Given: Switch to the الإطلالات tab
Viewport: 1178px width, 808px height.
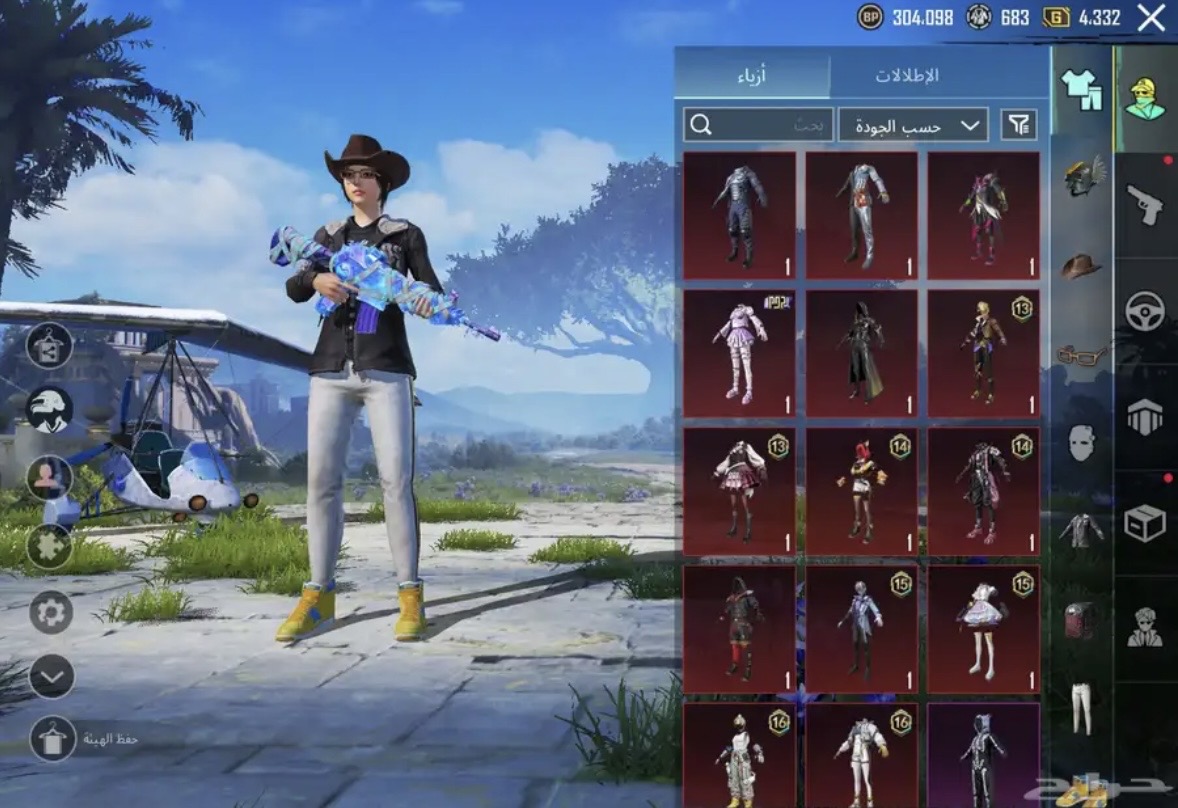Looking at the screenshot, I should [x=907, y=76].
